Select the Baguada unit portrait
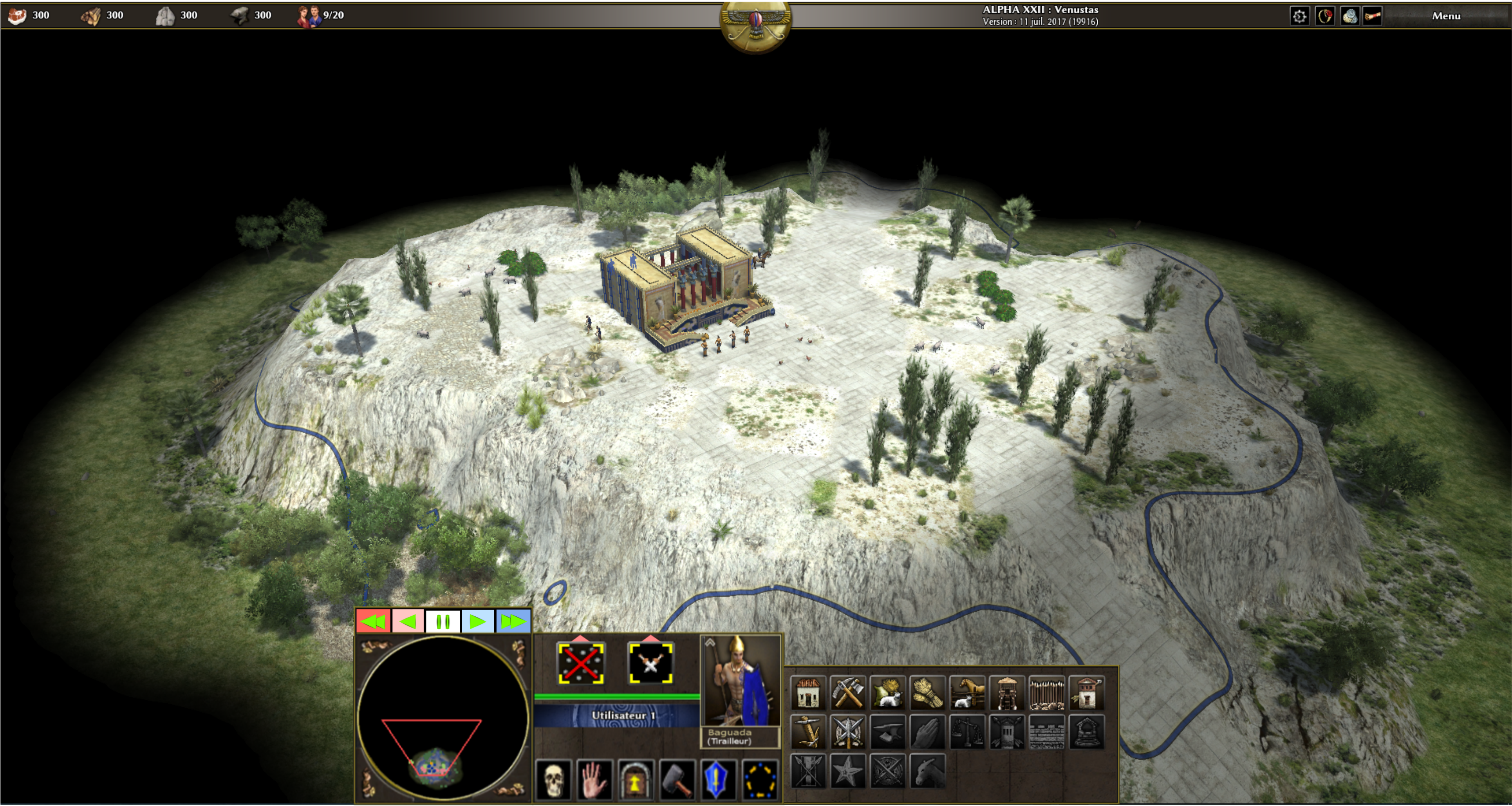 741,681
